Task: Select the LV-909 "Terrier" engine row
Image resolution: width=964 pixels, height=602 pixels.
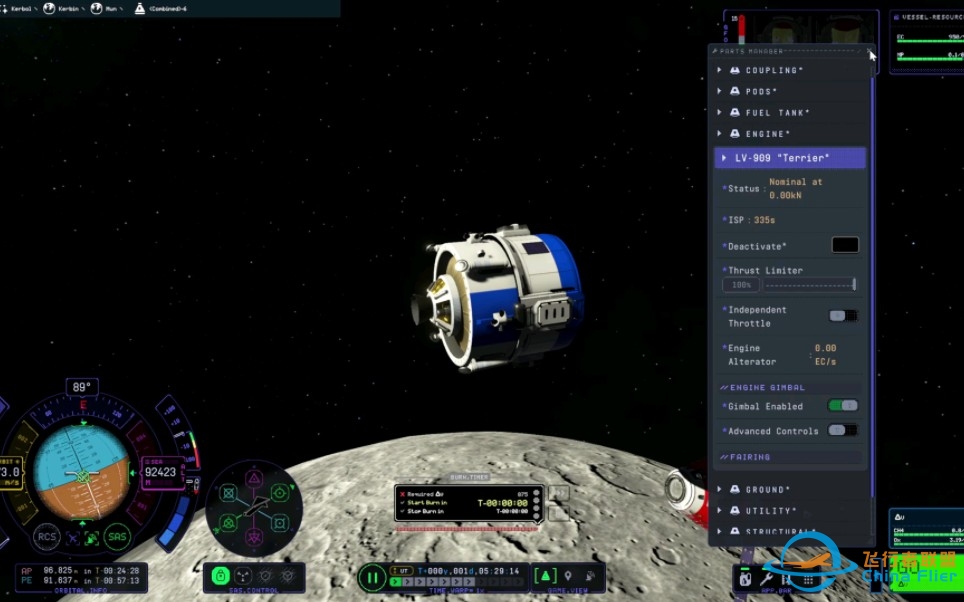Action: [789, 158]
